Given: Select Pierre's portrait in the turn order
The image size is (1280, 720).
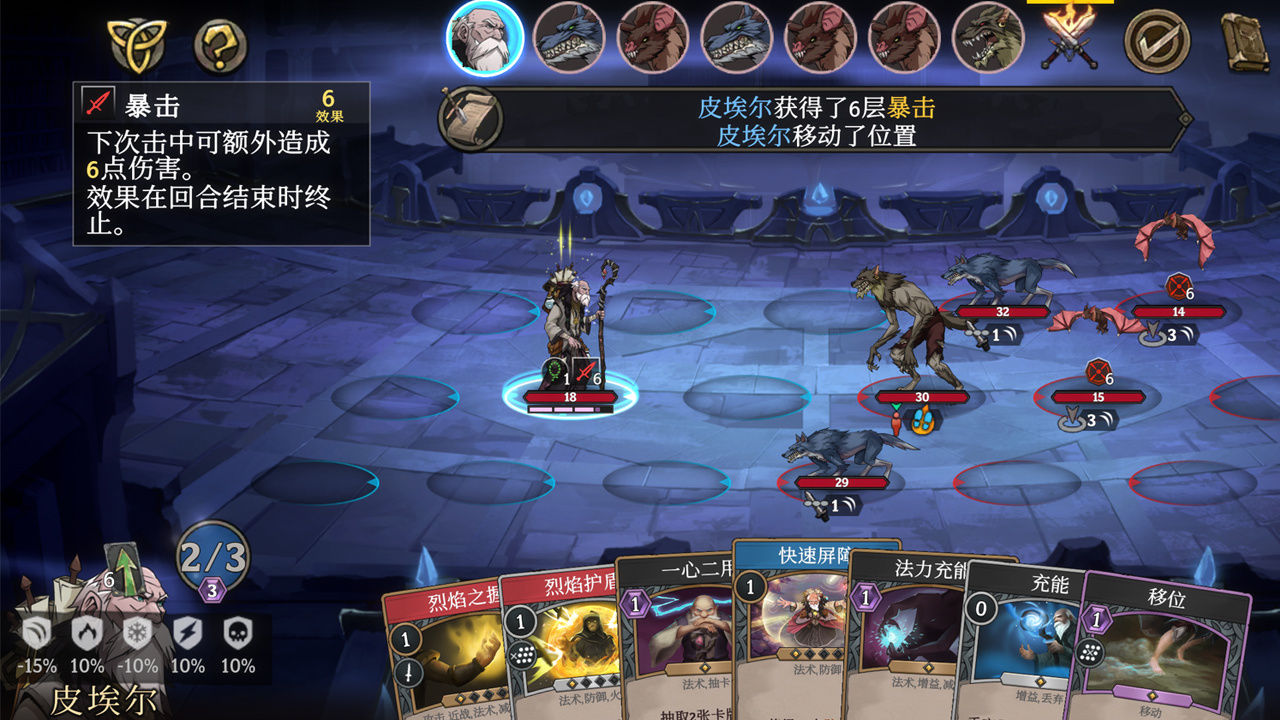Looking at the screenshot, I should [x=485, y=38].
